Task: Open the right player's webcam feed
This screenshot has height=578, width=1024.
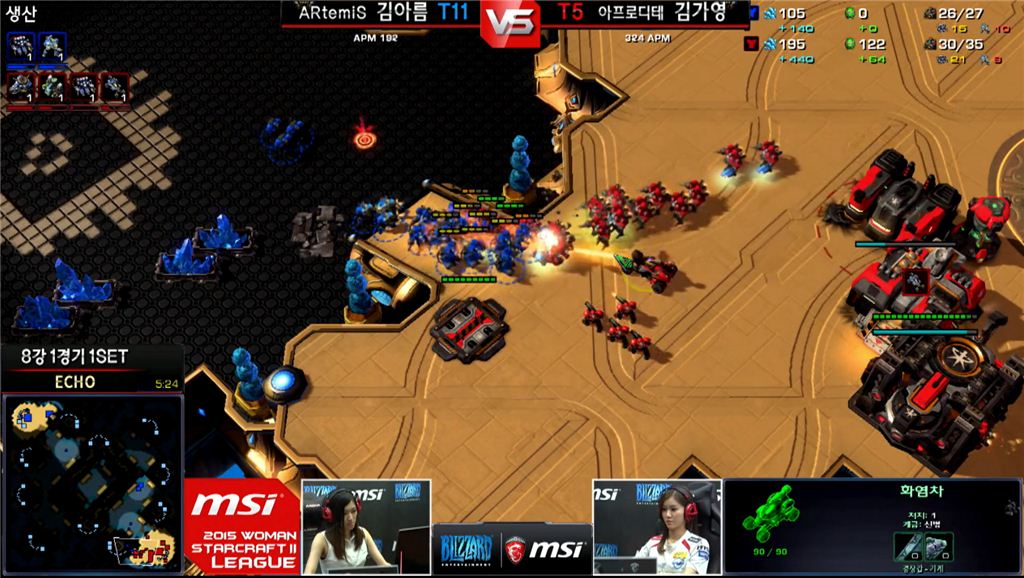Action: [656, 526]
